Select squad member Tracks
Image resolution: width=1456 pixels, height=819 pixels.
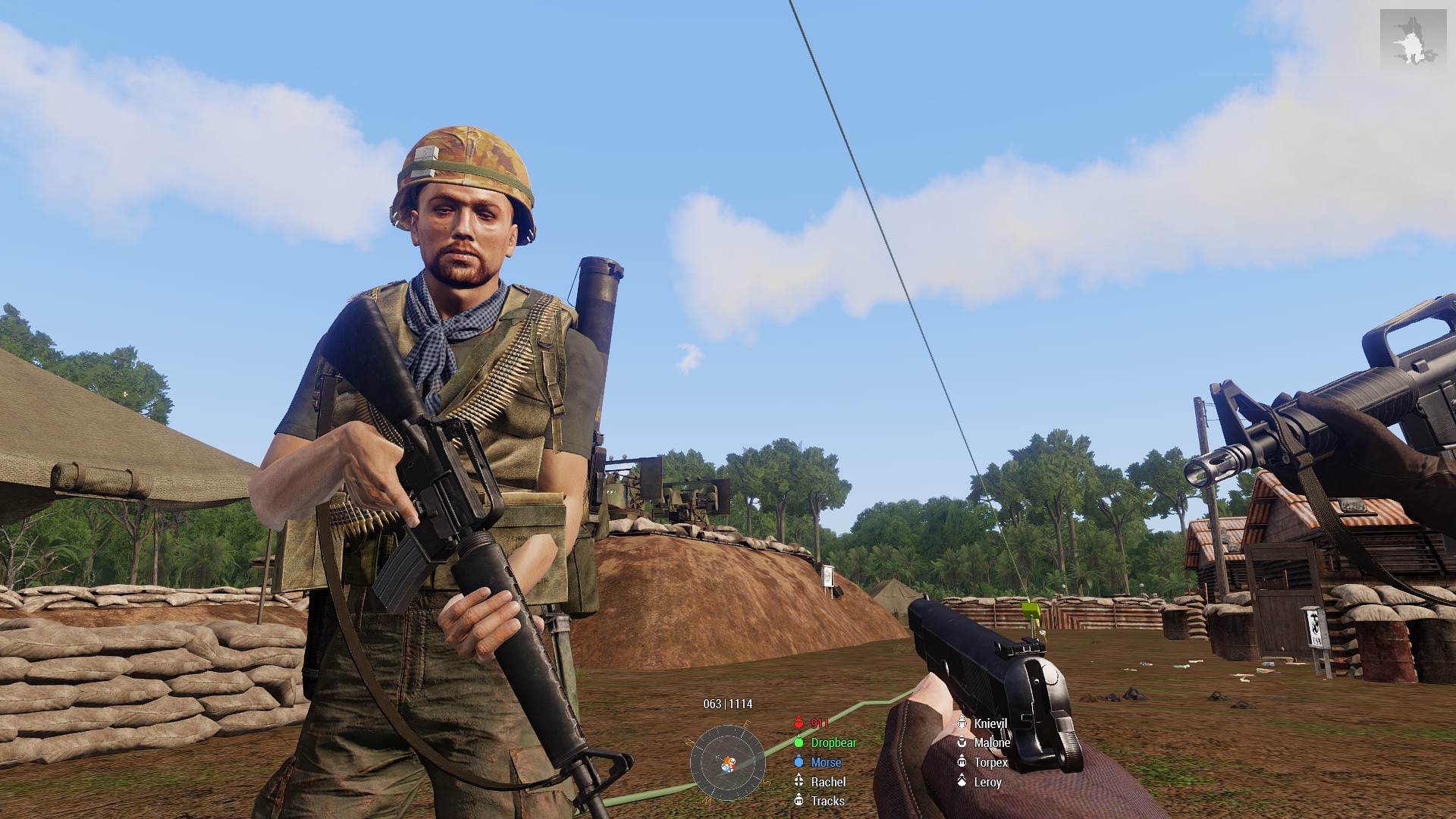coord(827,801)
